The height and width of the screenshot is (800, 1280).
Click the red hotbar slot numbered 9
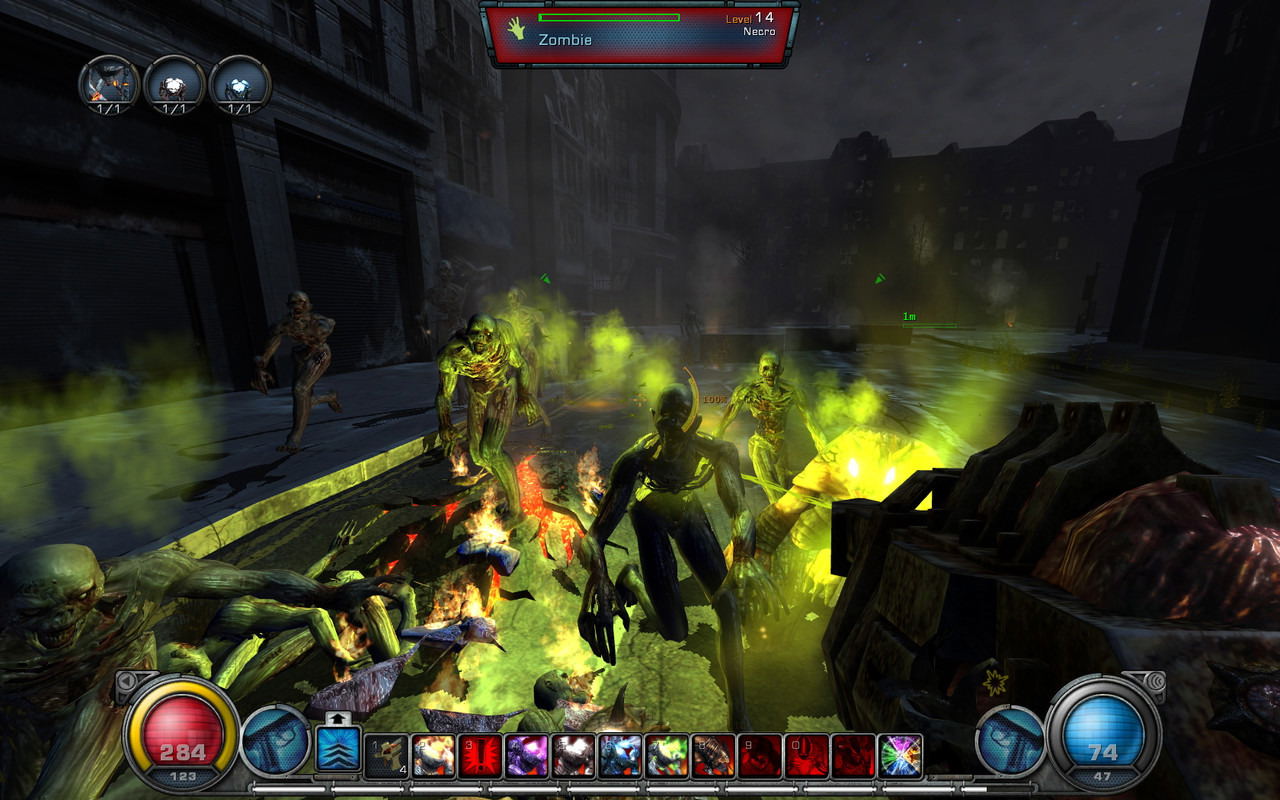[x=761, y=757]
